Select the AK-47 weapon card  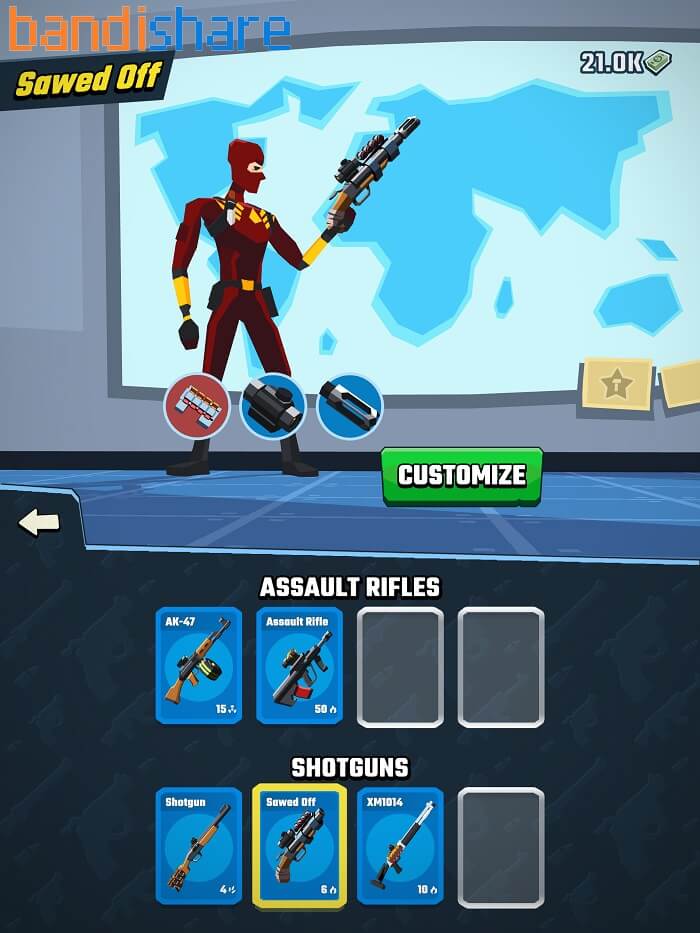pos(198,665)
